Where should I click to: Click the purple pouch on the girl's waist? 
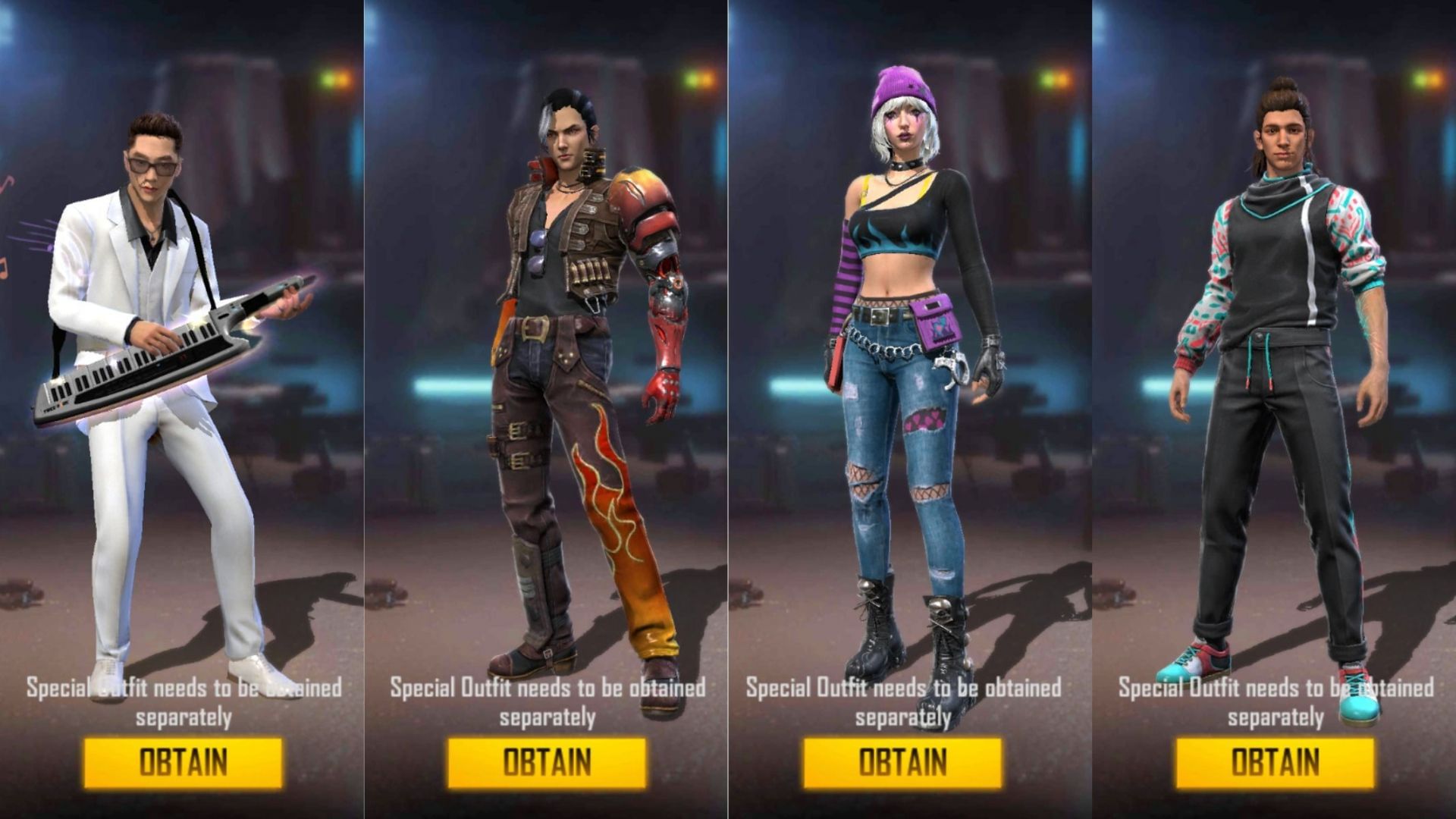934,326
